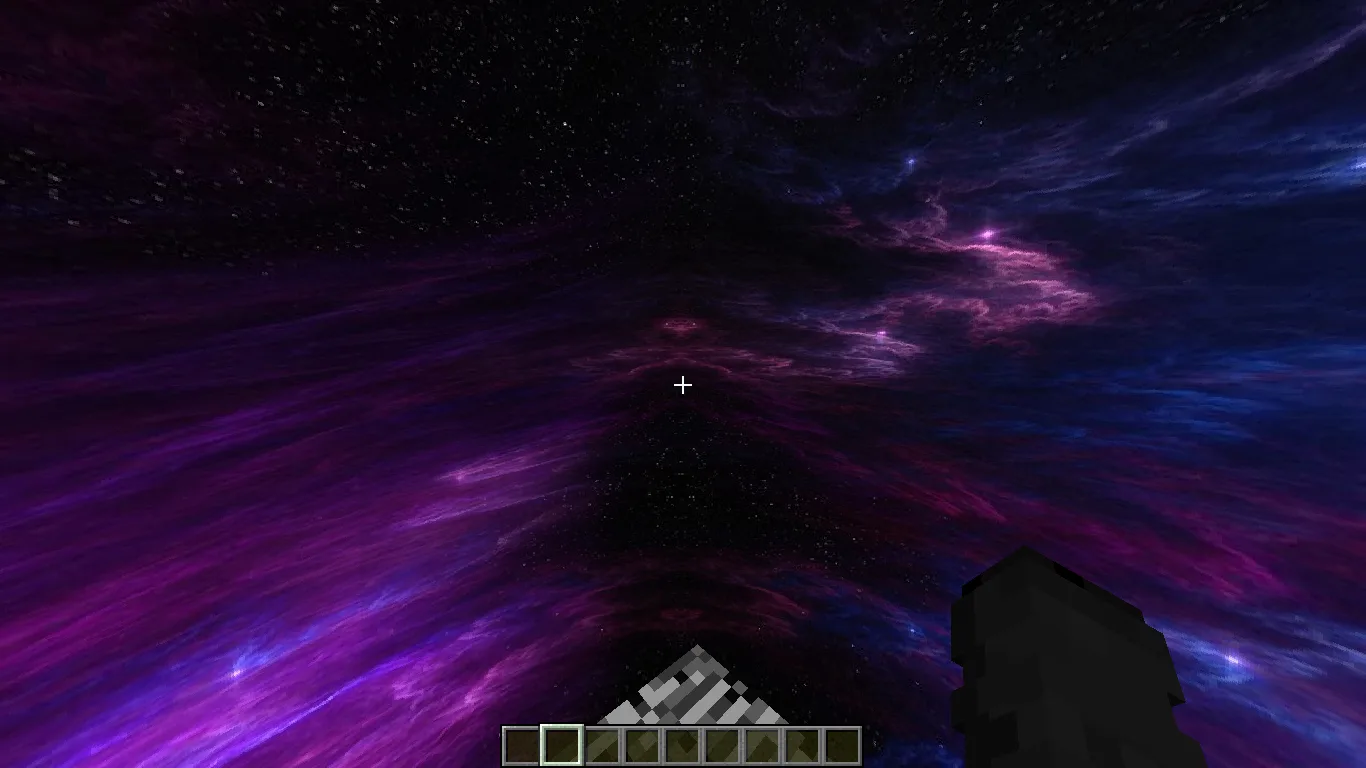The width and height of the screenshot is (1366, 768).
Task: Select the last hotbar slot
Action: 842,743
